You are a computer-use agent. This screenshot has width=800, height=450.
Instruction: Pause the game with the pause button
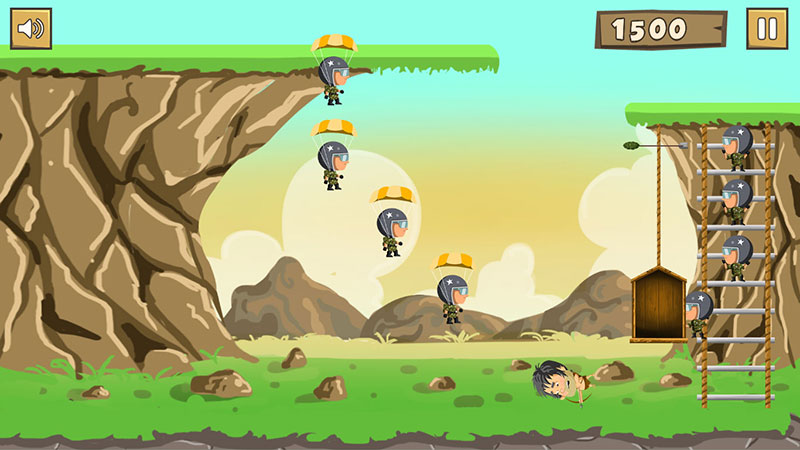coord(767,29)
